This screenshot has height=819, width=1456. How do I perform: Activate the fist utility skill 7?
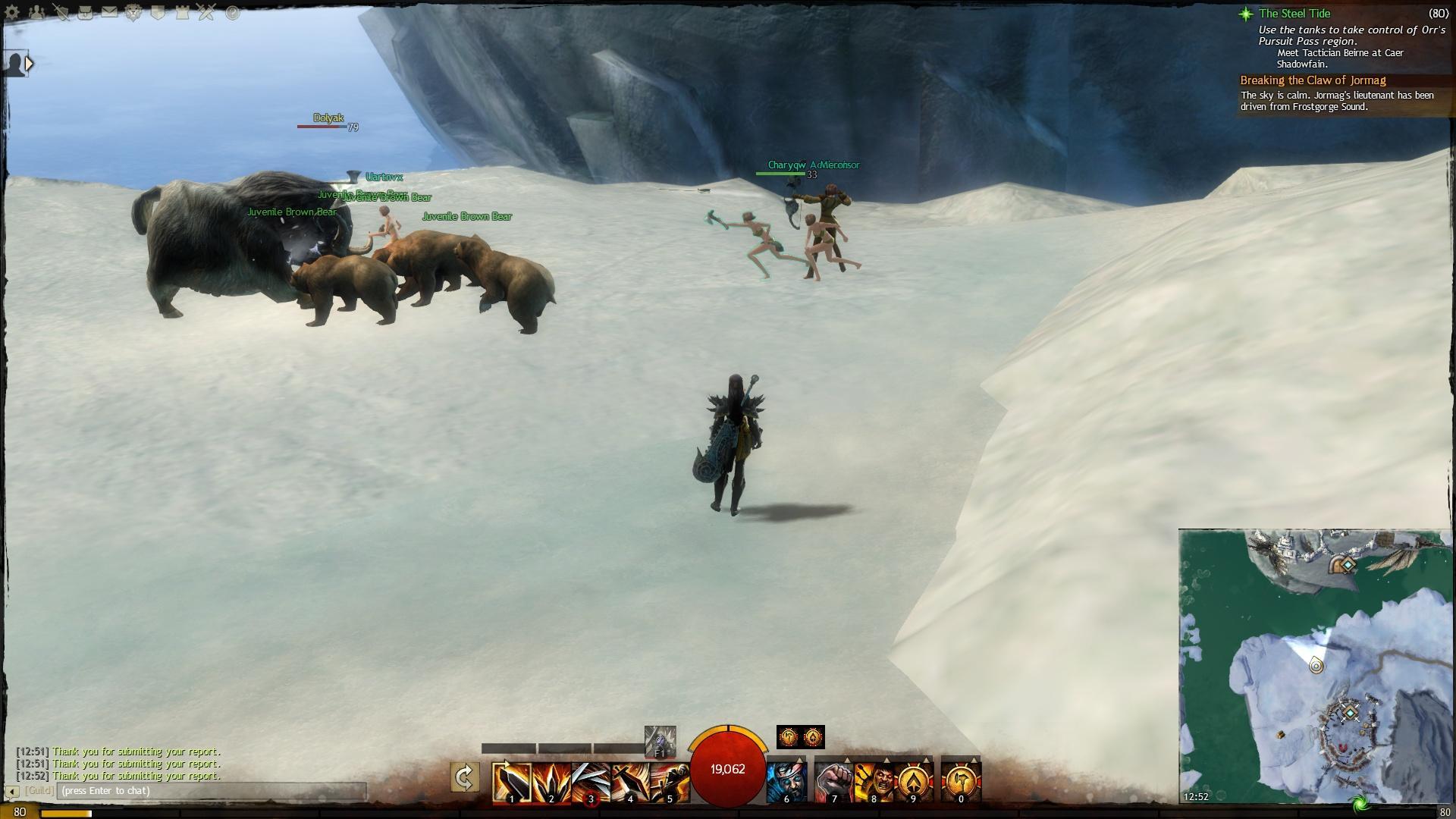tap(834, 781)
